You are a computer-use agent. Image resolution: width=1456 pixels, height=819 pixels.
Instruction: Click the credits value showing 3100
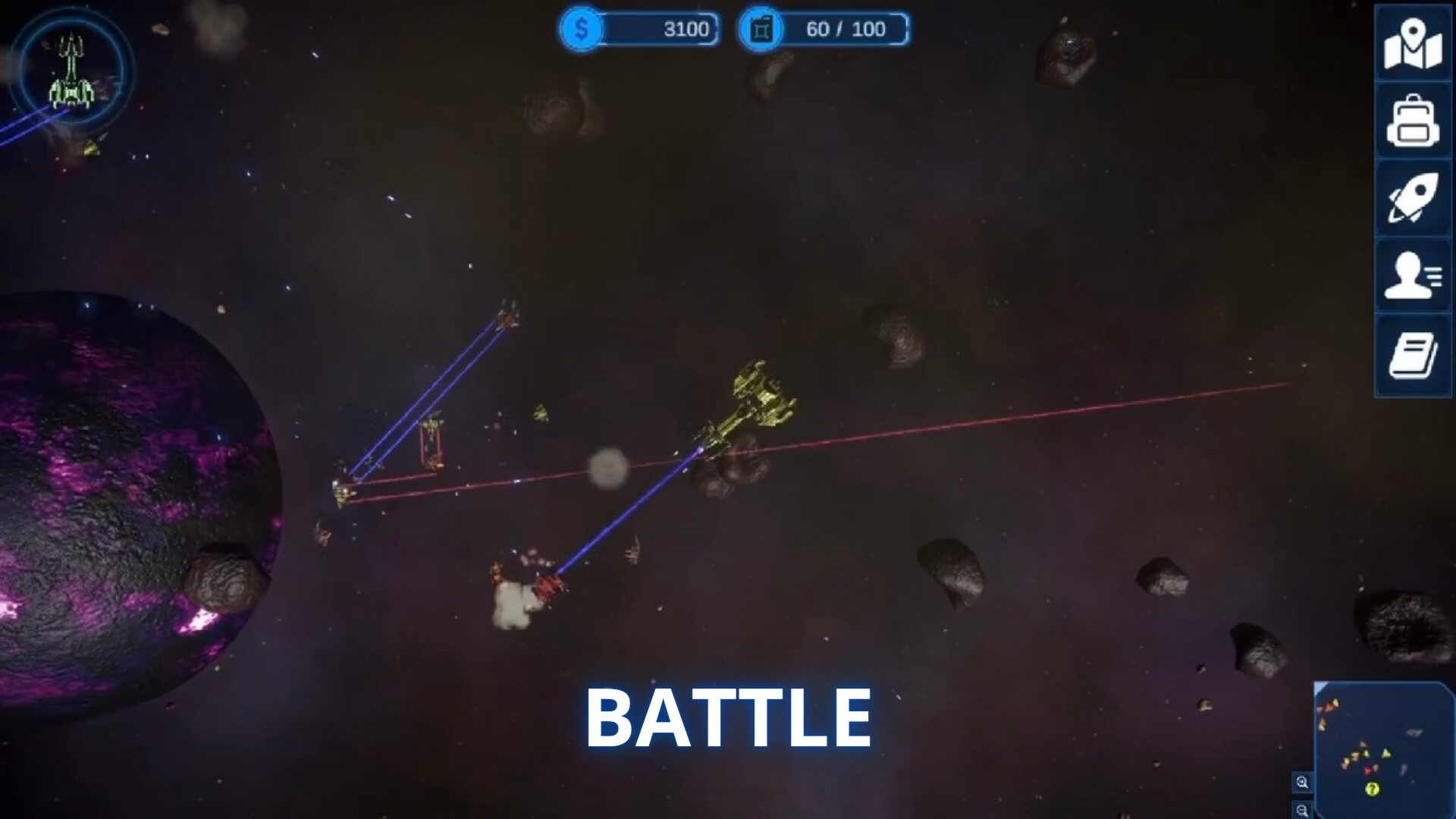click(686, 30)
